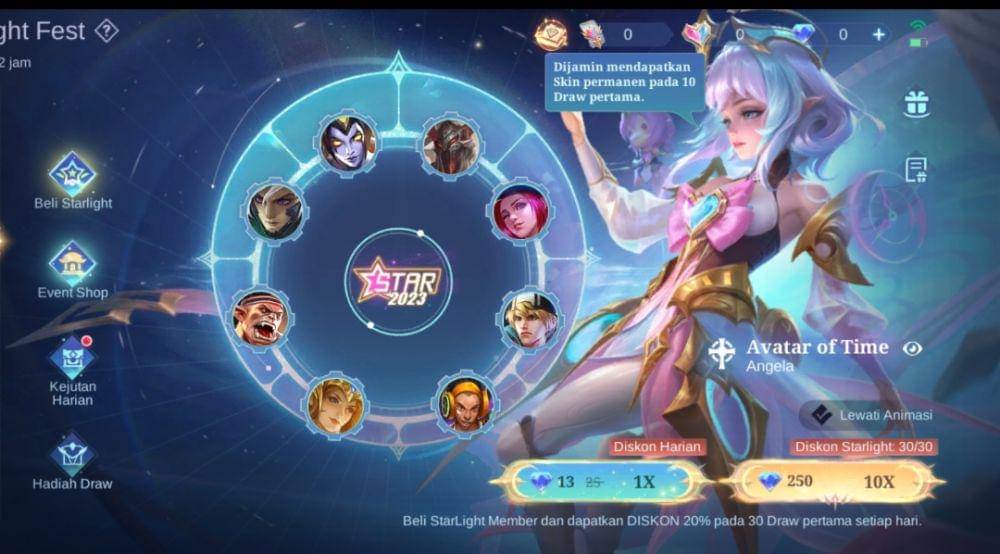
Task: Select the purple-skinned horned hero portrait
Action: [348, 143]
